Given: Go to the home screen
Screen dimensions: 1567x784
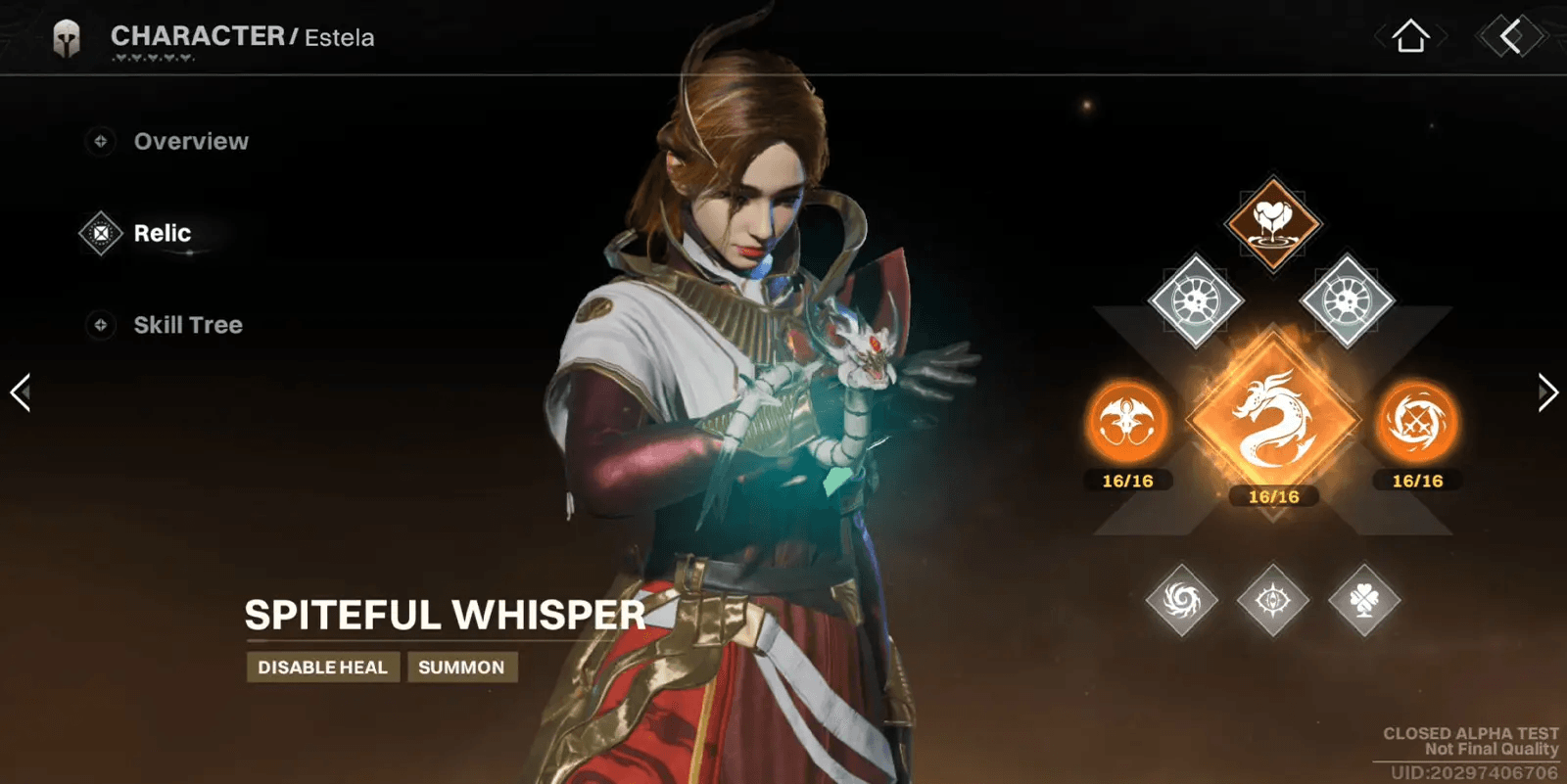Looking at the screenshot, I should click(x=1410, y=37).
